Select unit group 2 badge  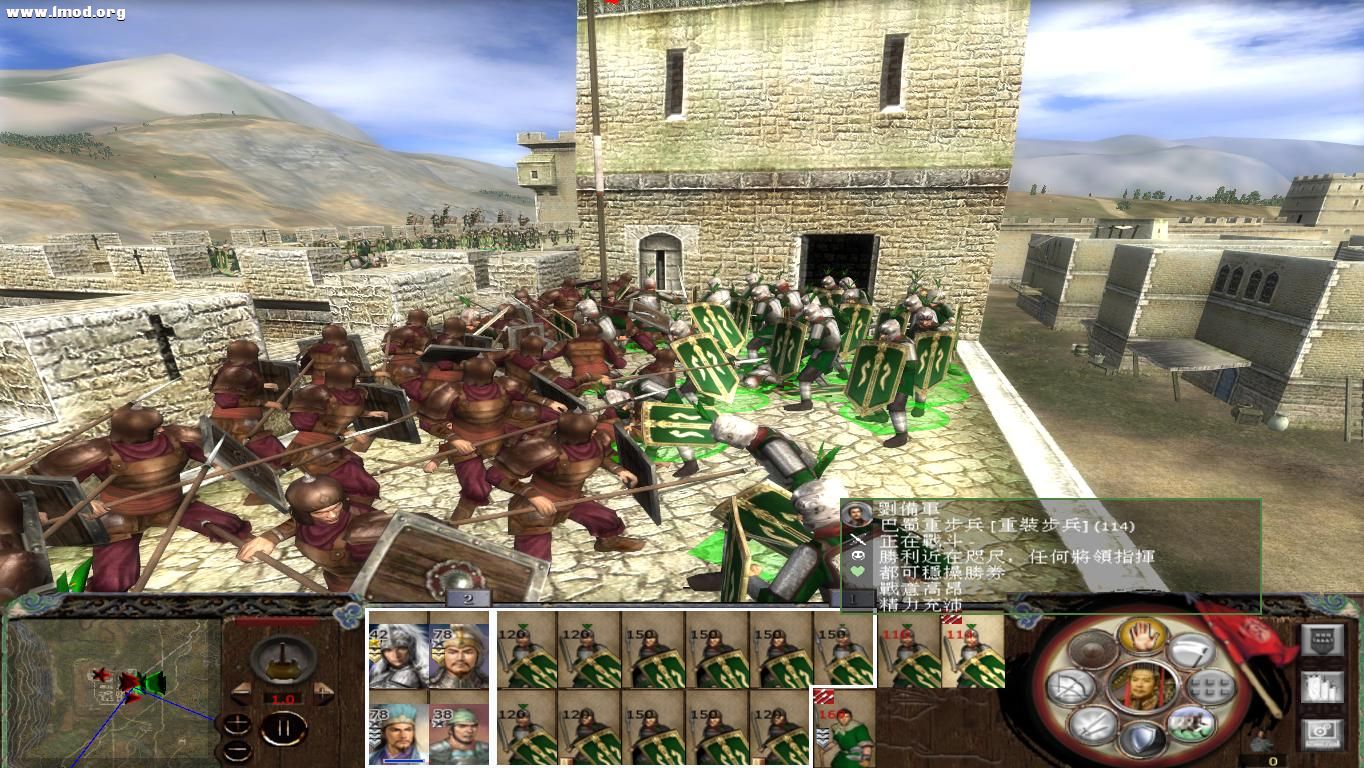tap(466, 600)
